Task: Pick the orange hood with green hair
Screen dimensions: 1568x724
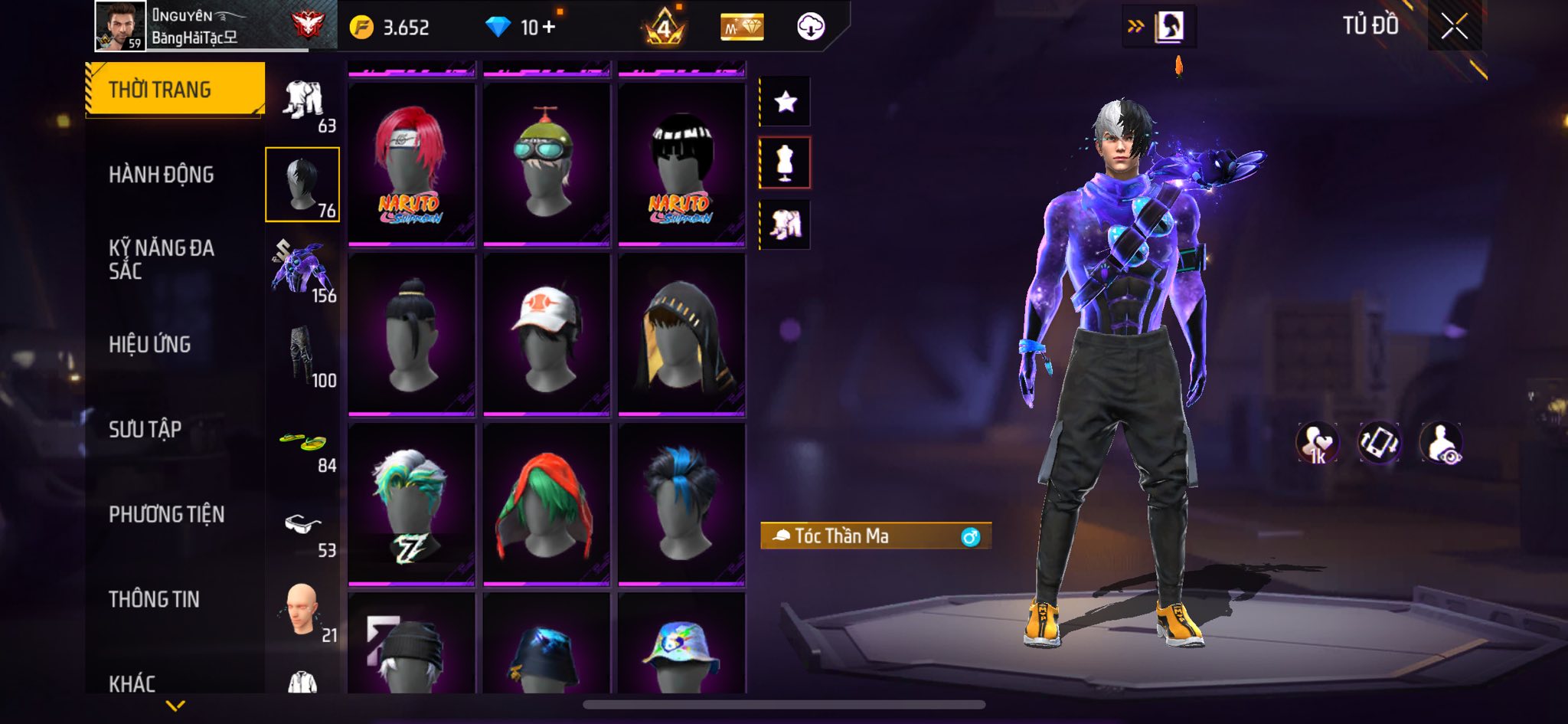Action: click(x=547, y=505)
